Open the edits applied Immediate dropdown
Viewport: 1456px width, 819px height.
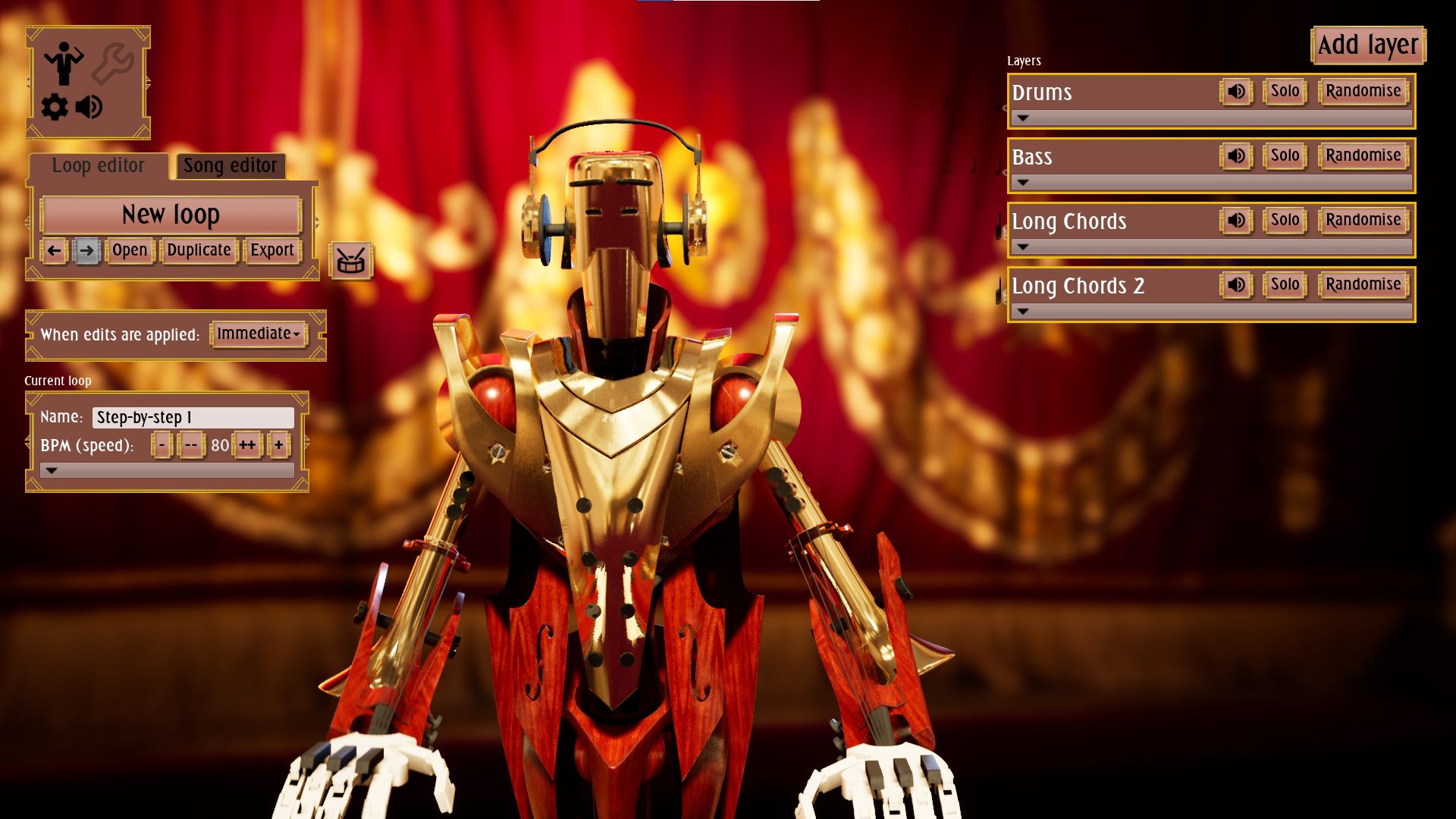(x=258, y=334)
